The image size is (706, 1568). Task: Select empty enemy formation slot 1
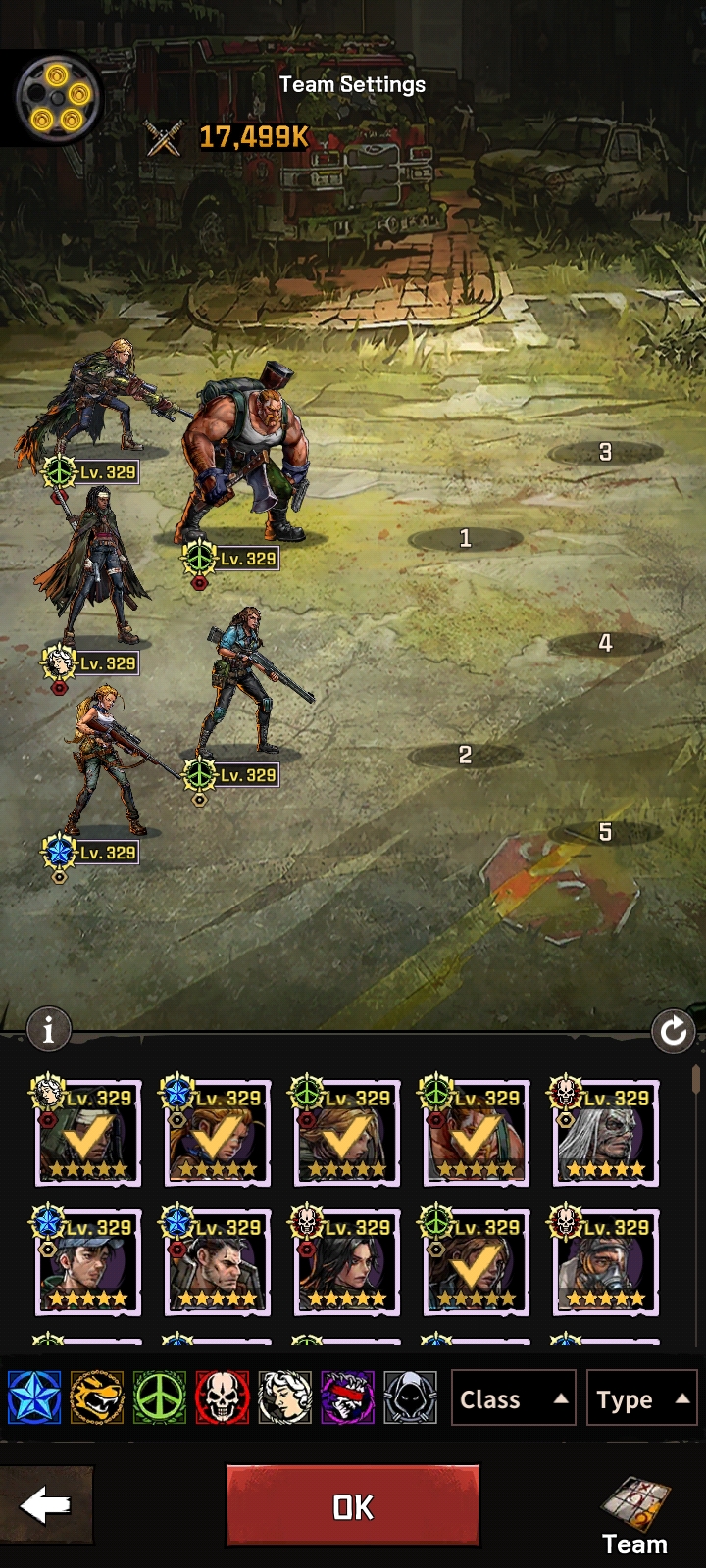click(465, 538)
